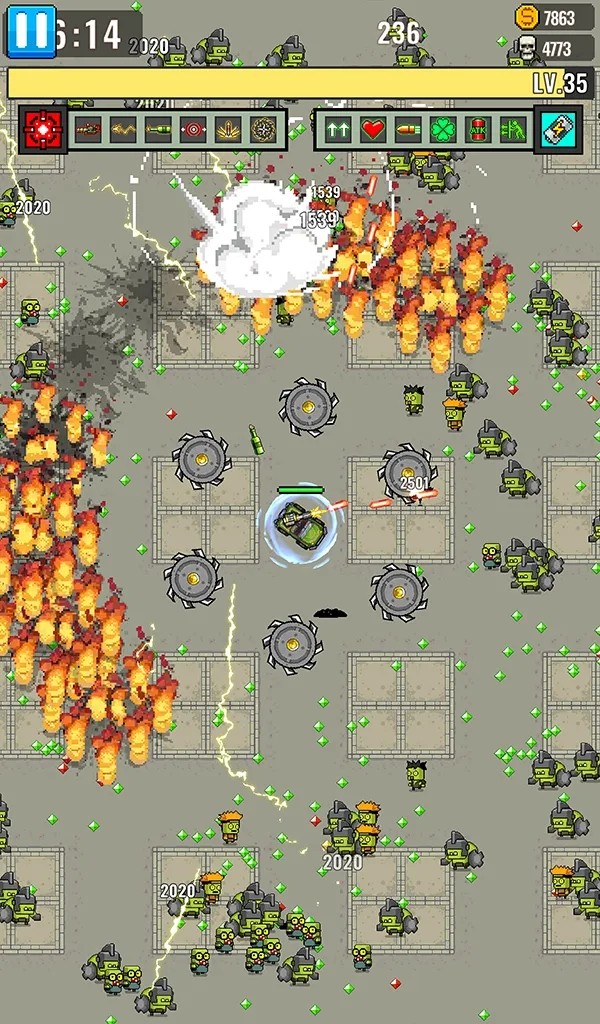
Task: Select the red target ring weapon icon
Action: 193,129
